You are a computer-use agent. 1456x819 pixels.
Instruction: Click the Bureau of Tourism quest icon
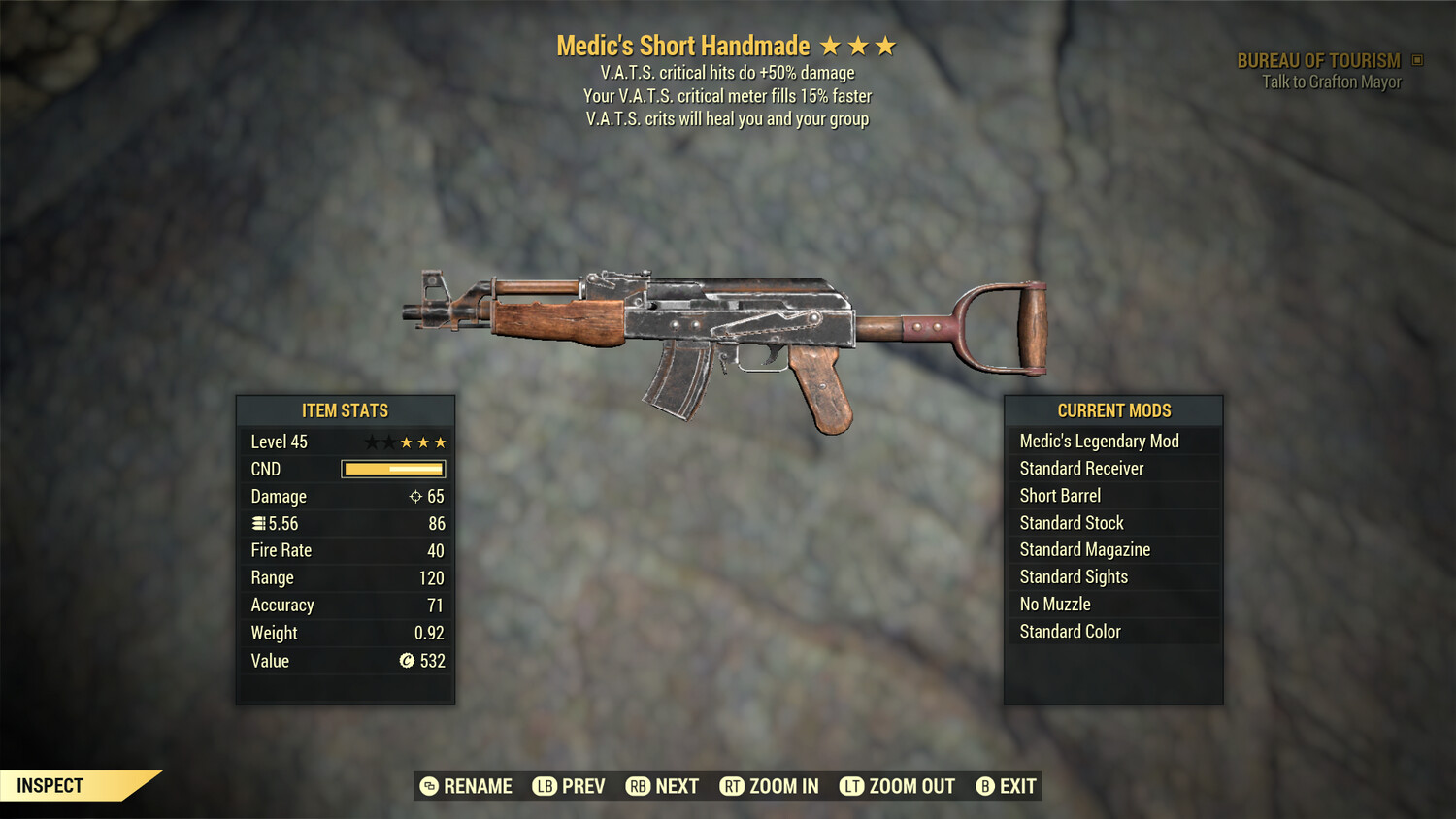[1414, 59]
